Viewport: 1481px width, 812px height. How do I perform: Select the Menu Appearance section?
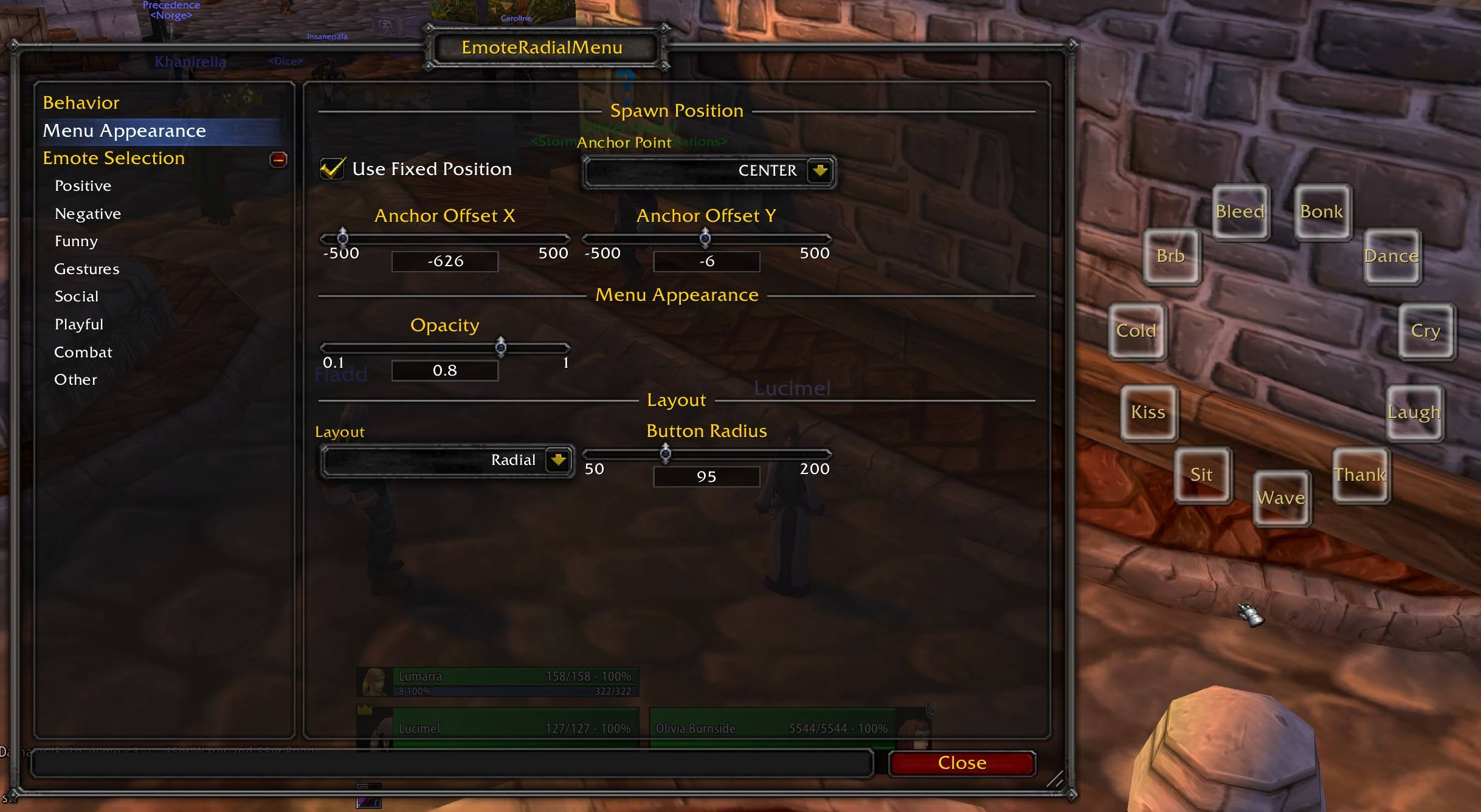124,131
